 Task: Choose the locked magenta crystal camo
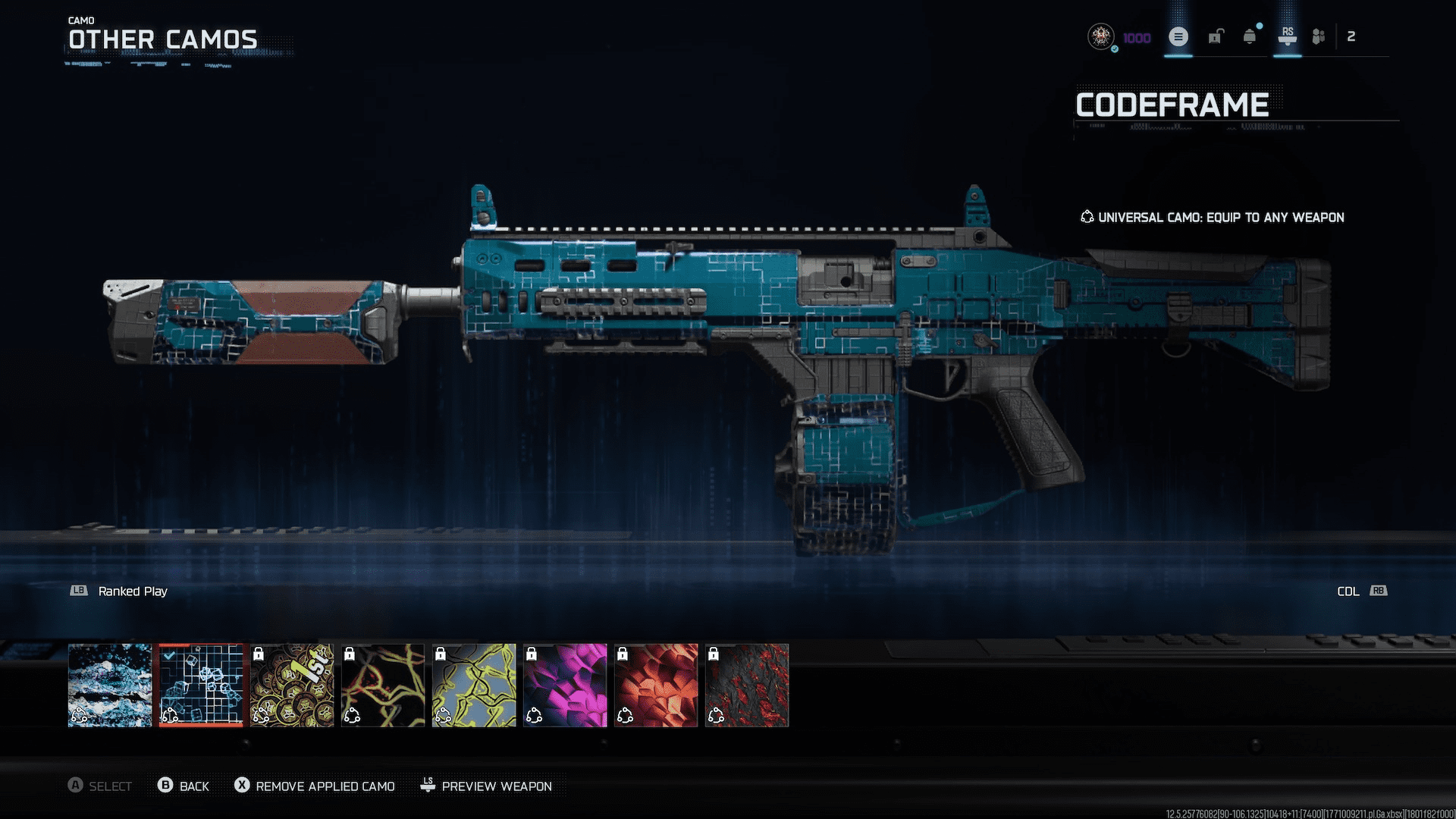565,685
